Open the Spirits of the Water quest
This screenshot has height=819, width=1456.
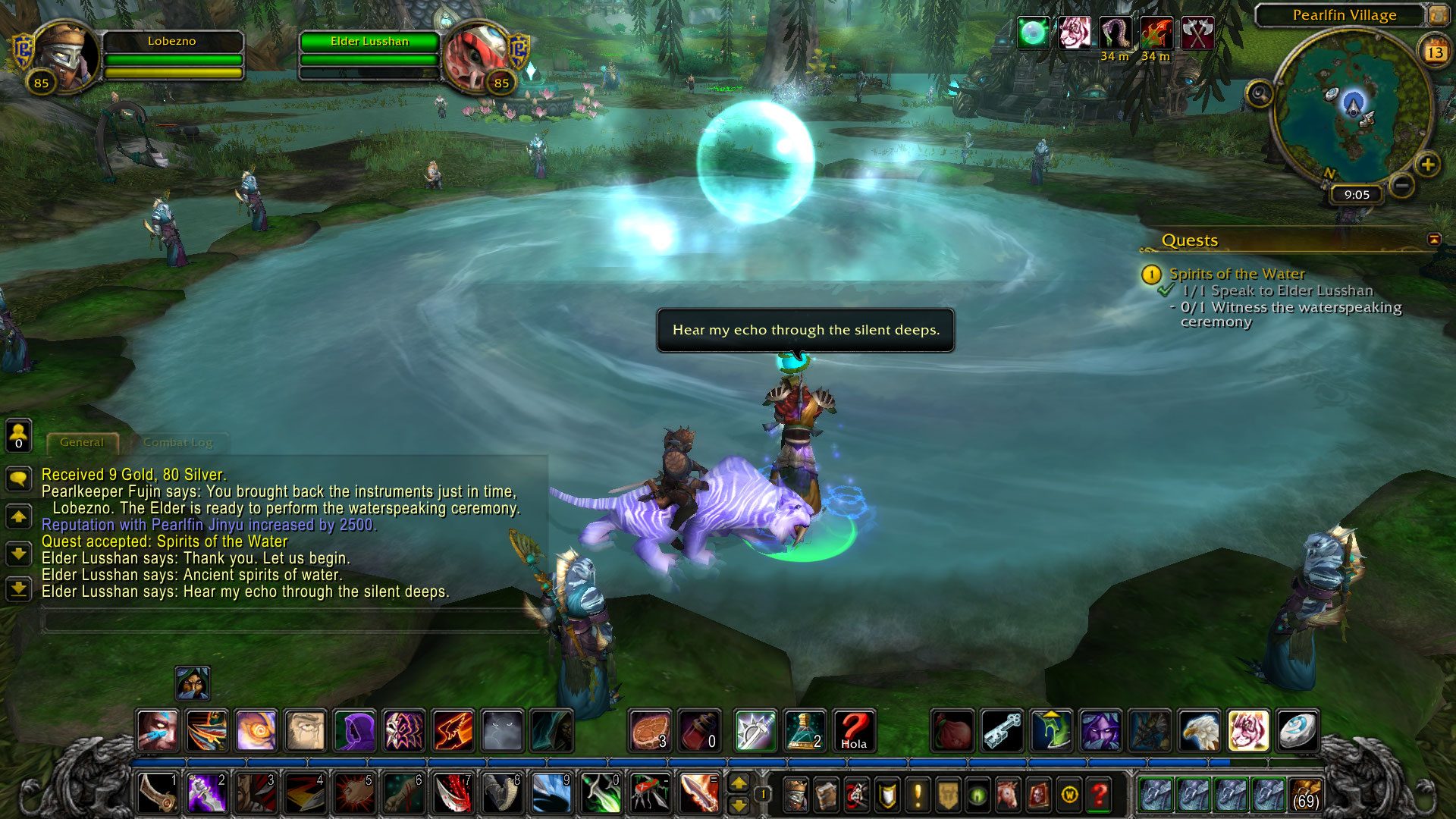click(1236, 274)
